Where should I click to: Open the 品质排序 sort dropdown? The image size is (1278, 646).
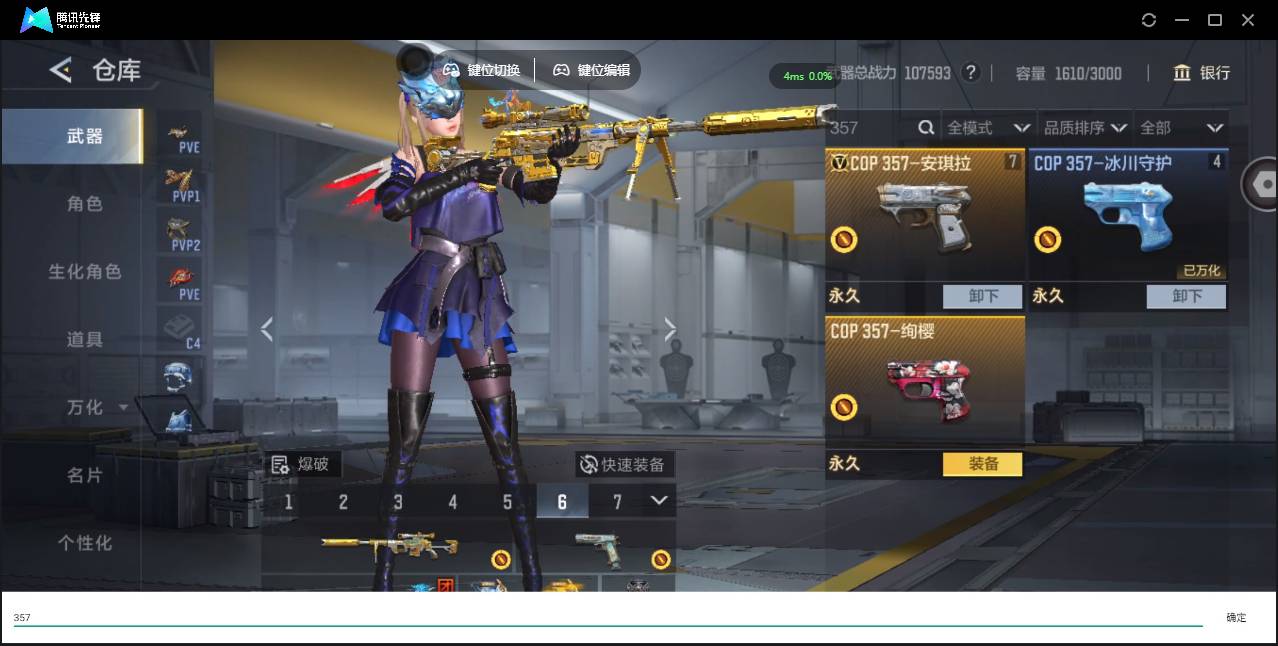(x=1085, y=128)
